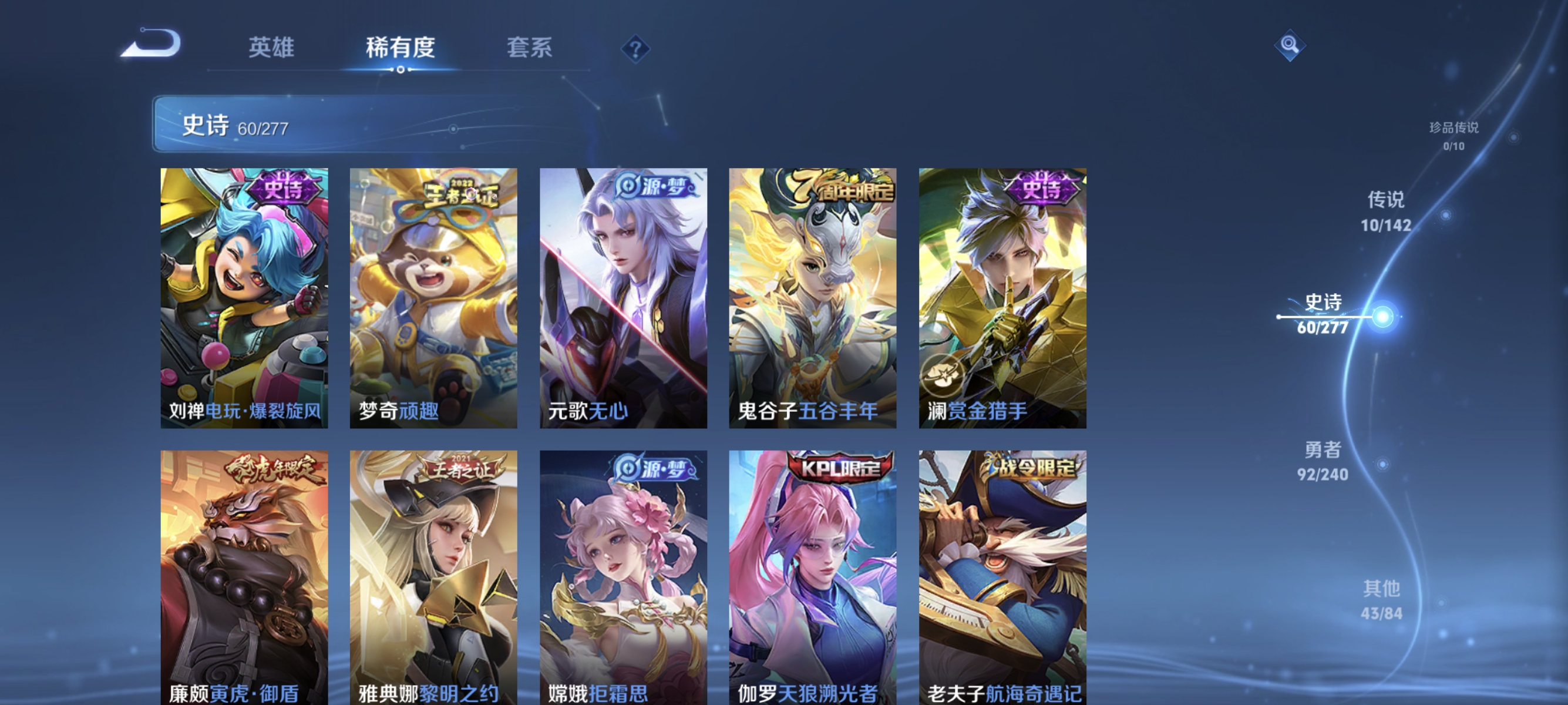Open the help question mark icon
The width and height of the screenshot is (1568, 705).
[x=634, y=49]
